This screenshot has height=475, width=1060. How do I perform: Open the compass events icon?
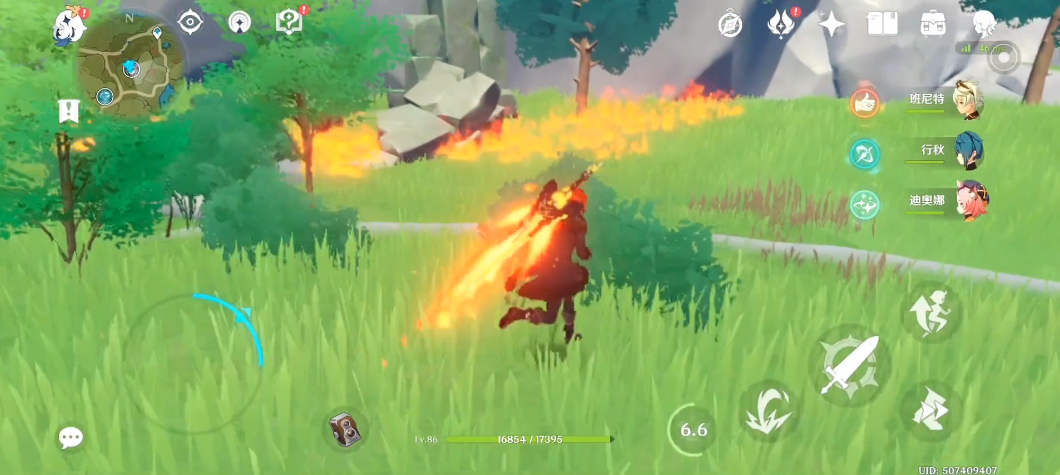[x=730, y=24]
